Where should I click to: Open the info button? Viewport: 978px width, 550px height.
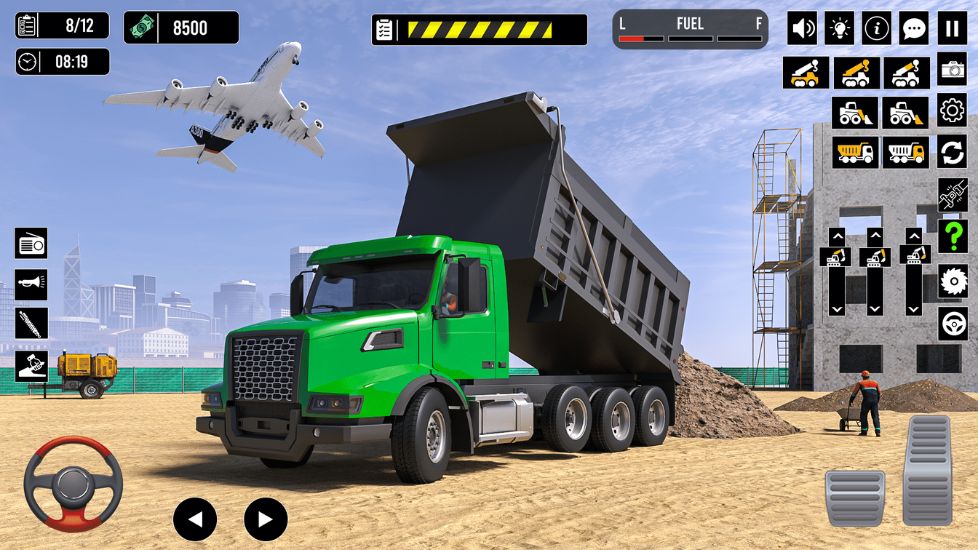coord(876,28)
